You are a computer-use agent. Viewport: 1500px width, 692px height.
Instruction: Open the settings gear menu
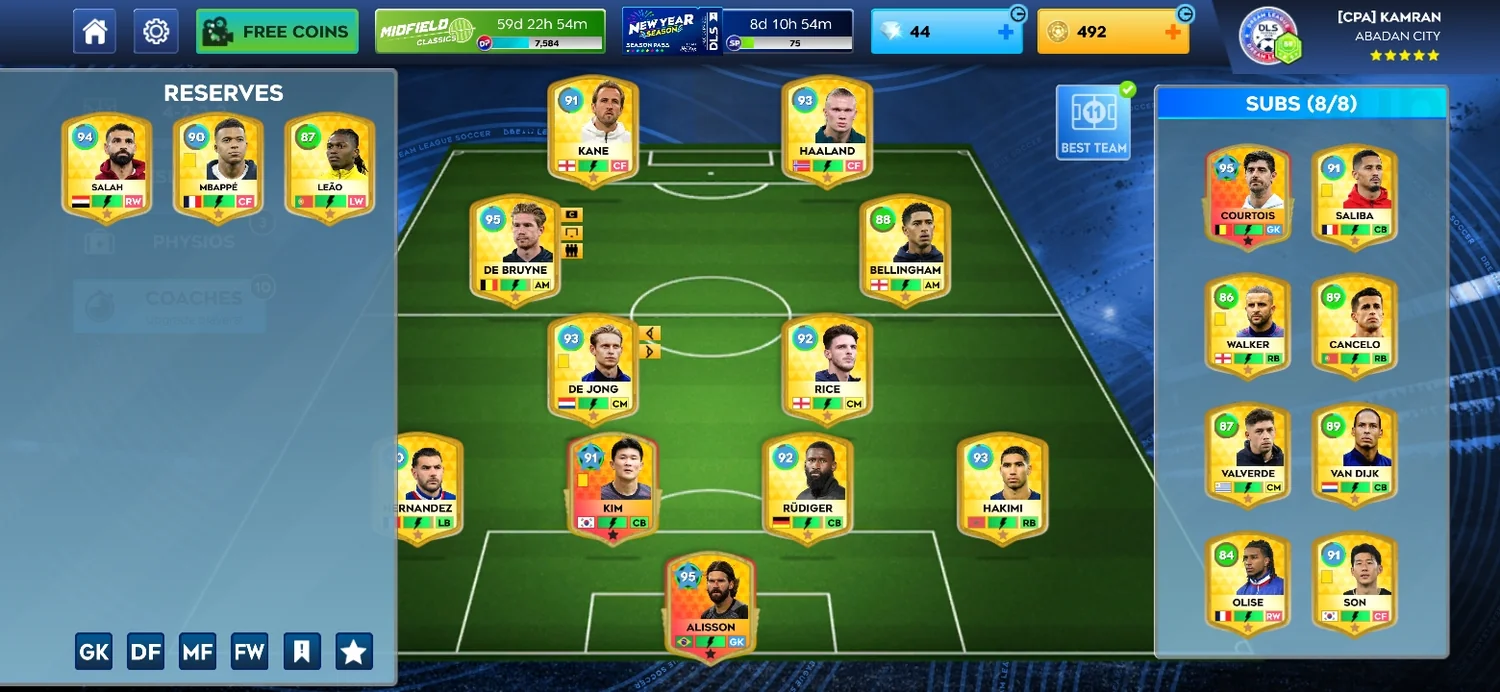click(155, 31)
